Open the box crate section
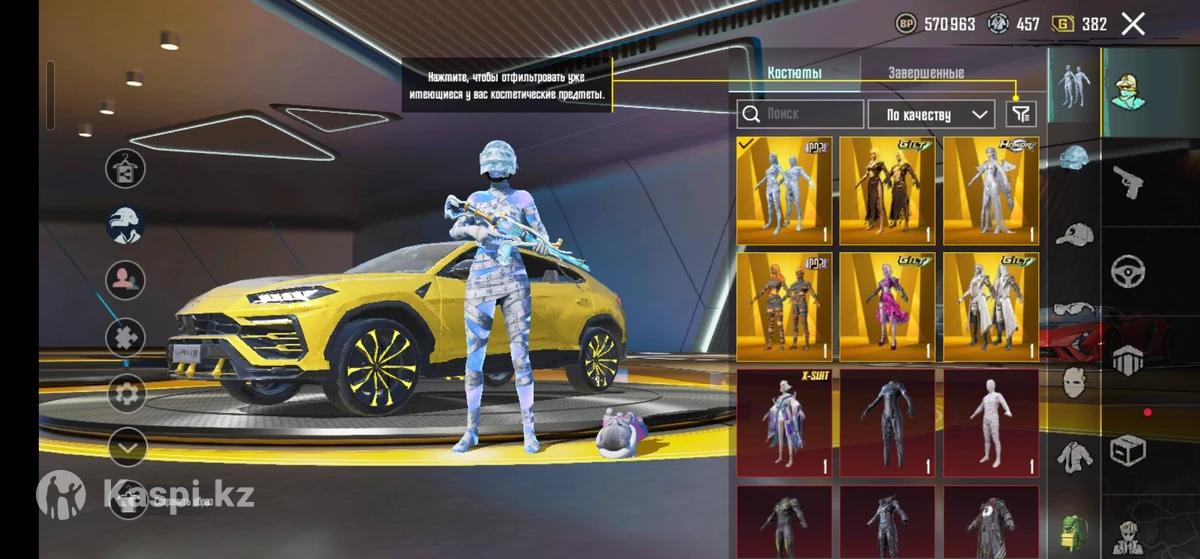This screenshot has width=1200, height=559. click(x=1129, y=450)
